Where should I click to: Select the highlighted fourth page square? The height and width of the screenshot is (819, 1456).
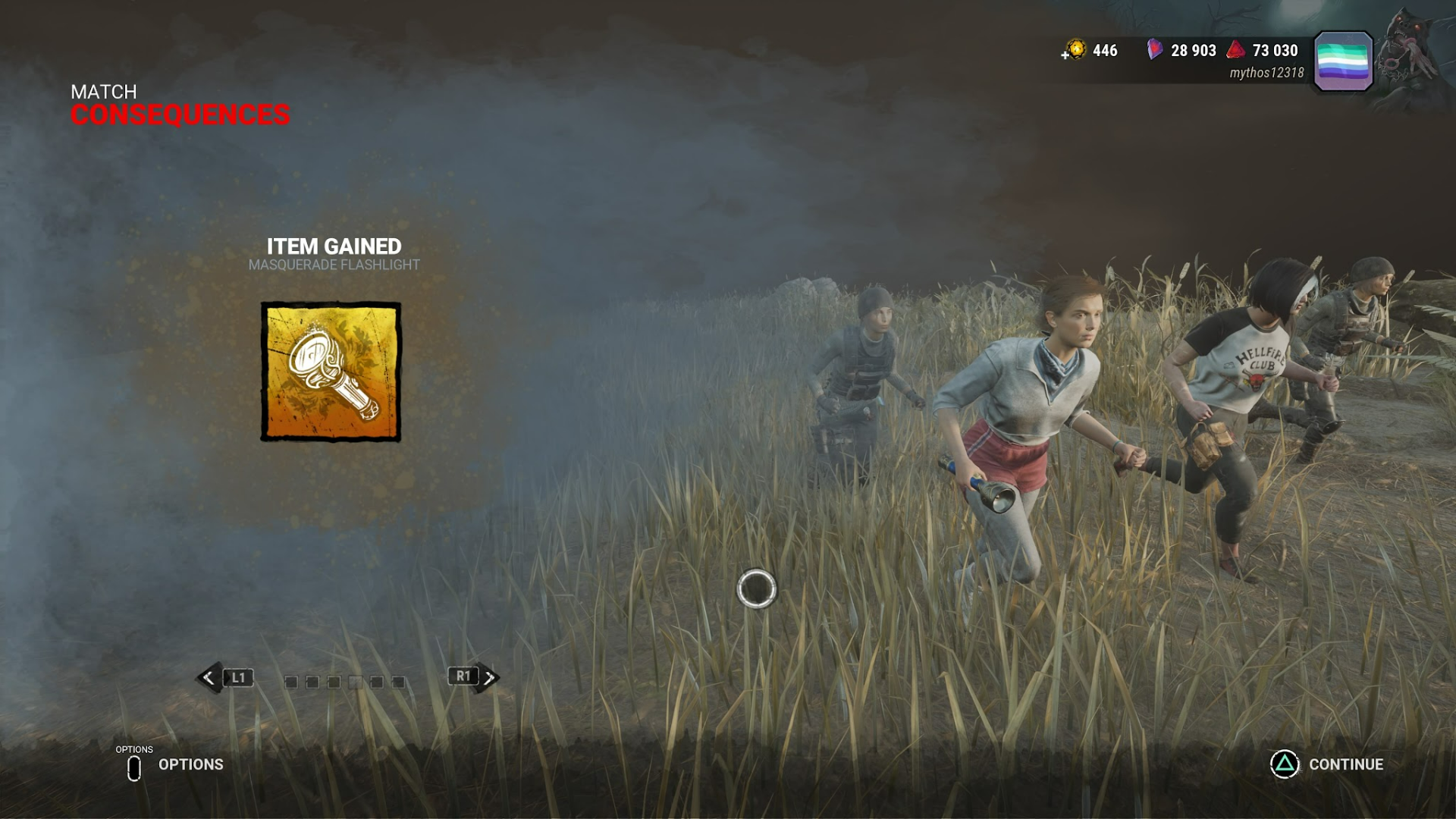click(x=356, y=681)
